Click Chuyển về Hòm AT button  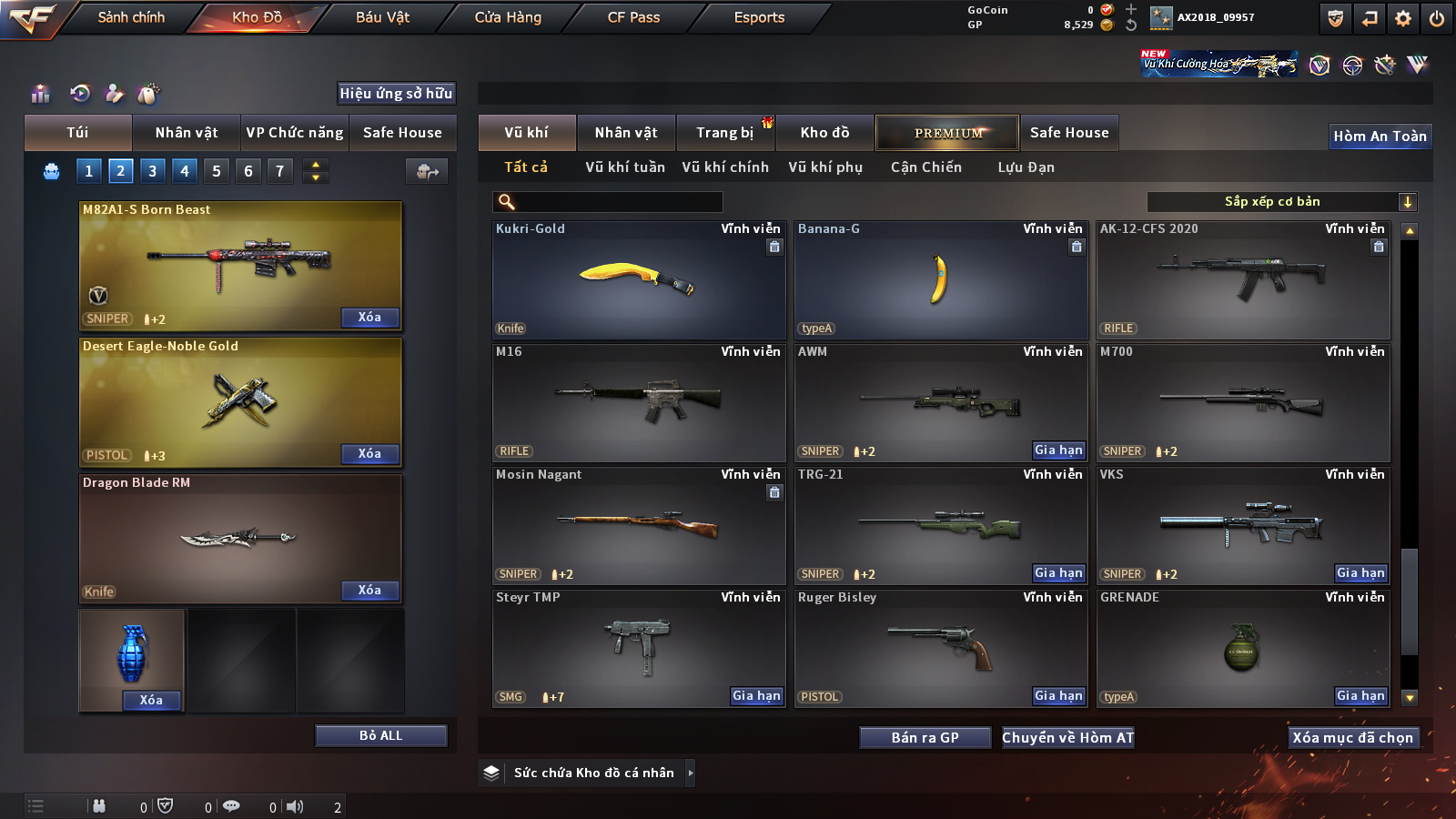pyautogui.click(x=1067, y=738)
